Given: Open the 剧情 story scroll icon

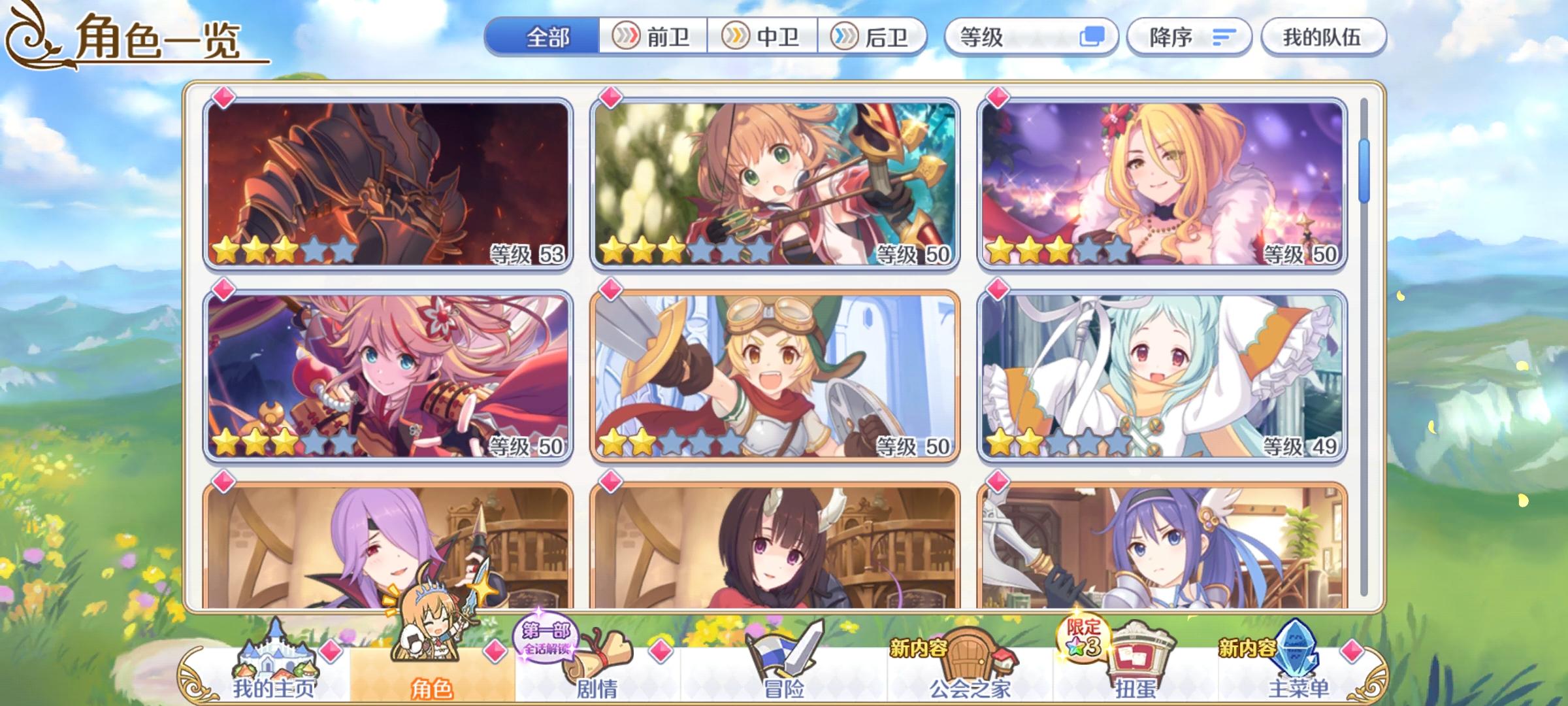Looking at the screenshot, I should point(598,660).
